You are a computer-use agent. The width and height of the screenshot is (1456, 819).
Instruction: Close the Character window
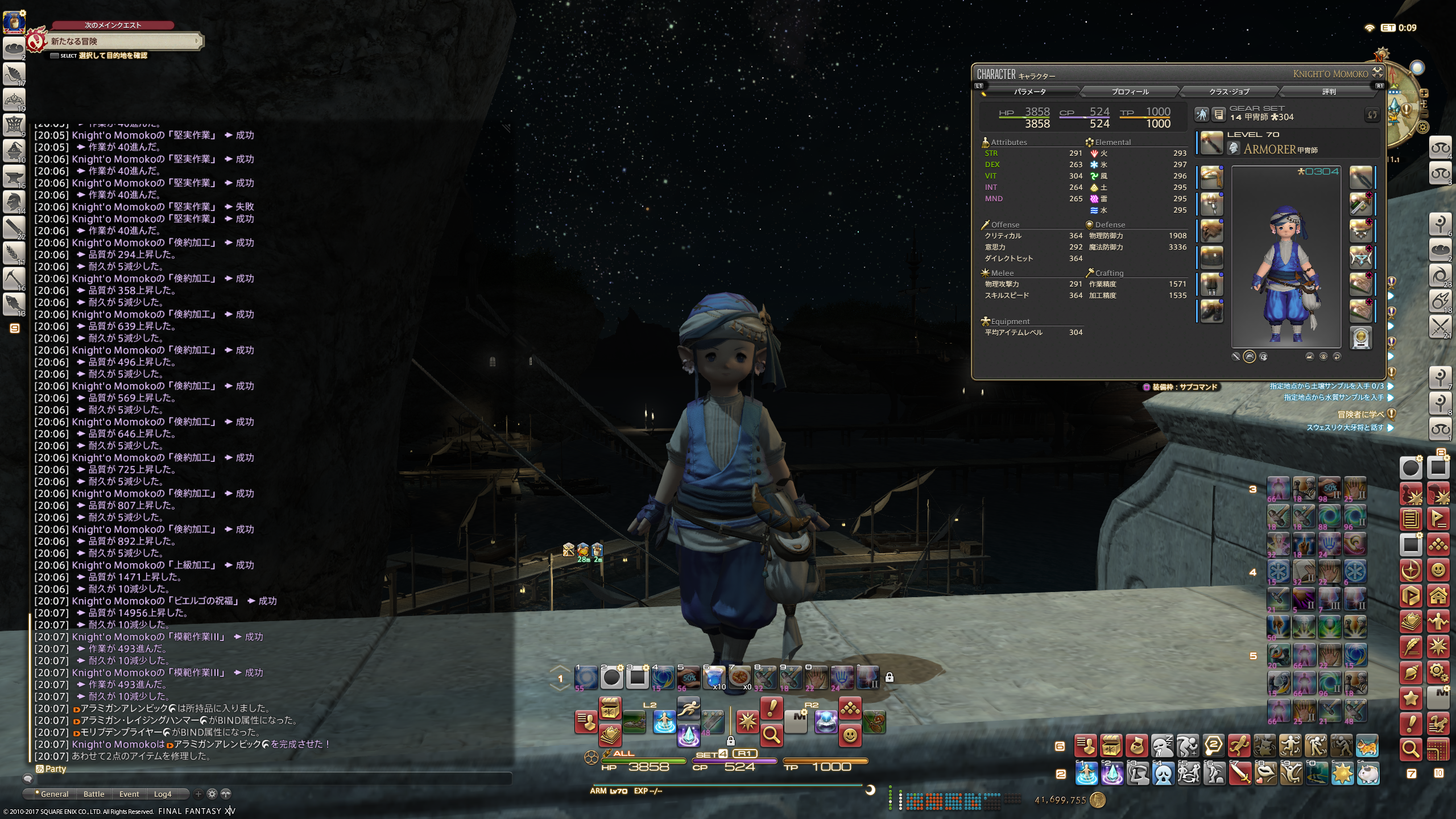pos(1378,72)
